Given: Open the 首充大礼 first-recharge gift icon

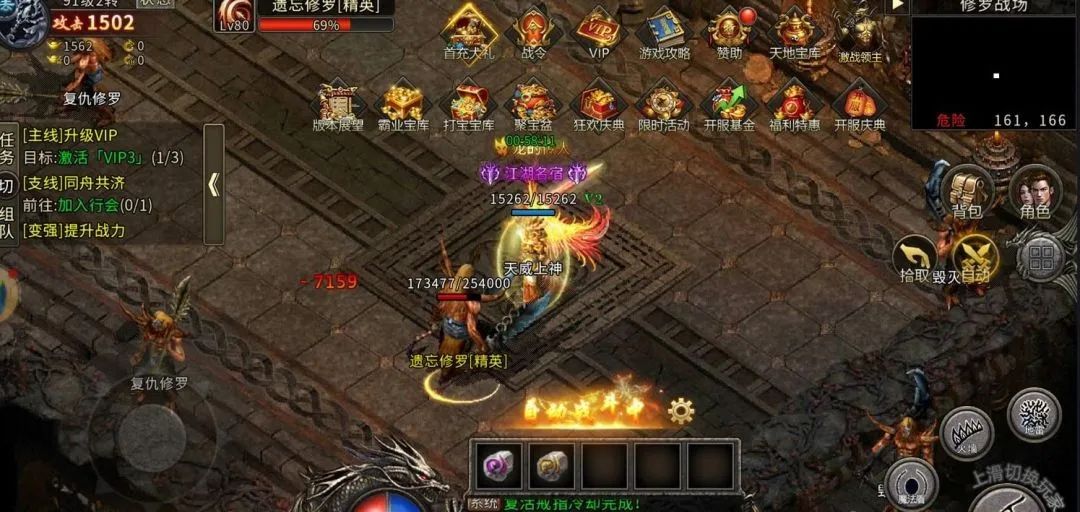Looking at the screenshot, I should click(468, 32).
